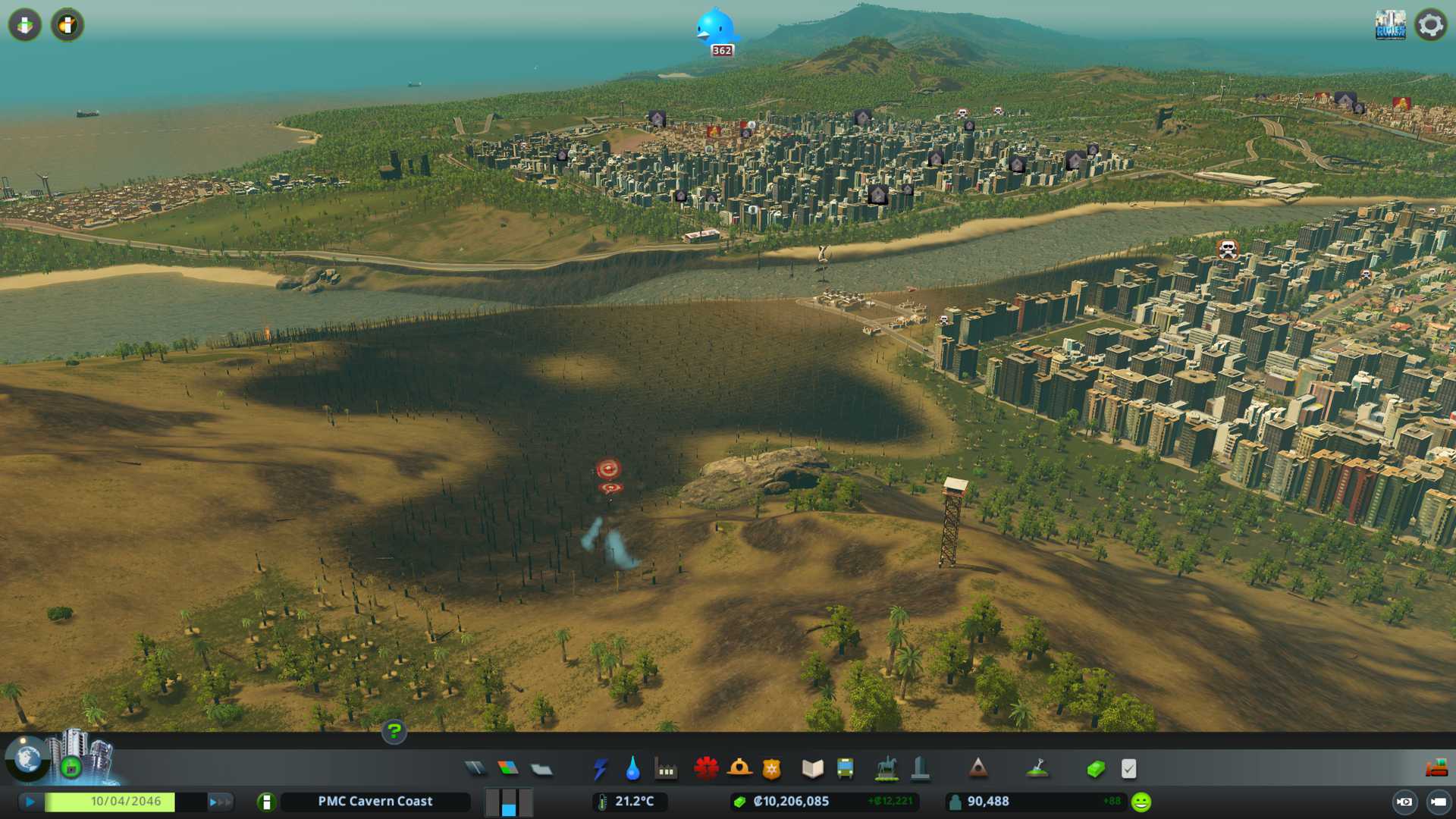
Task: Change the simulation speed arrows
Action: click(219, 802)
